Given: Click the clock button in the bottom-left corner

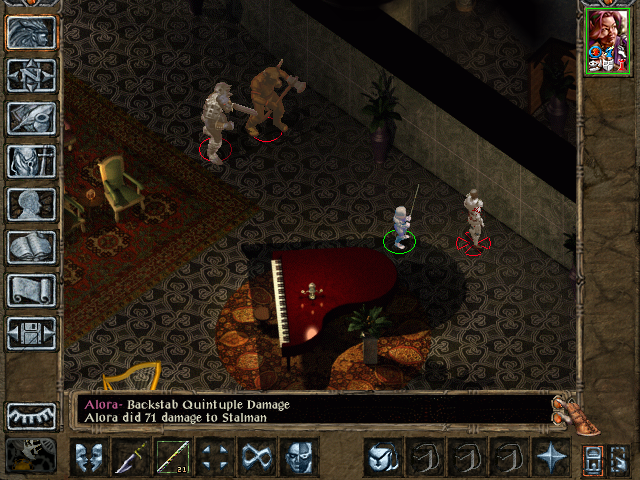Looking at the screenshot, I should pyautogui.click(x=31, y=455).
